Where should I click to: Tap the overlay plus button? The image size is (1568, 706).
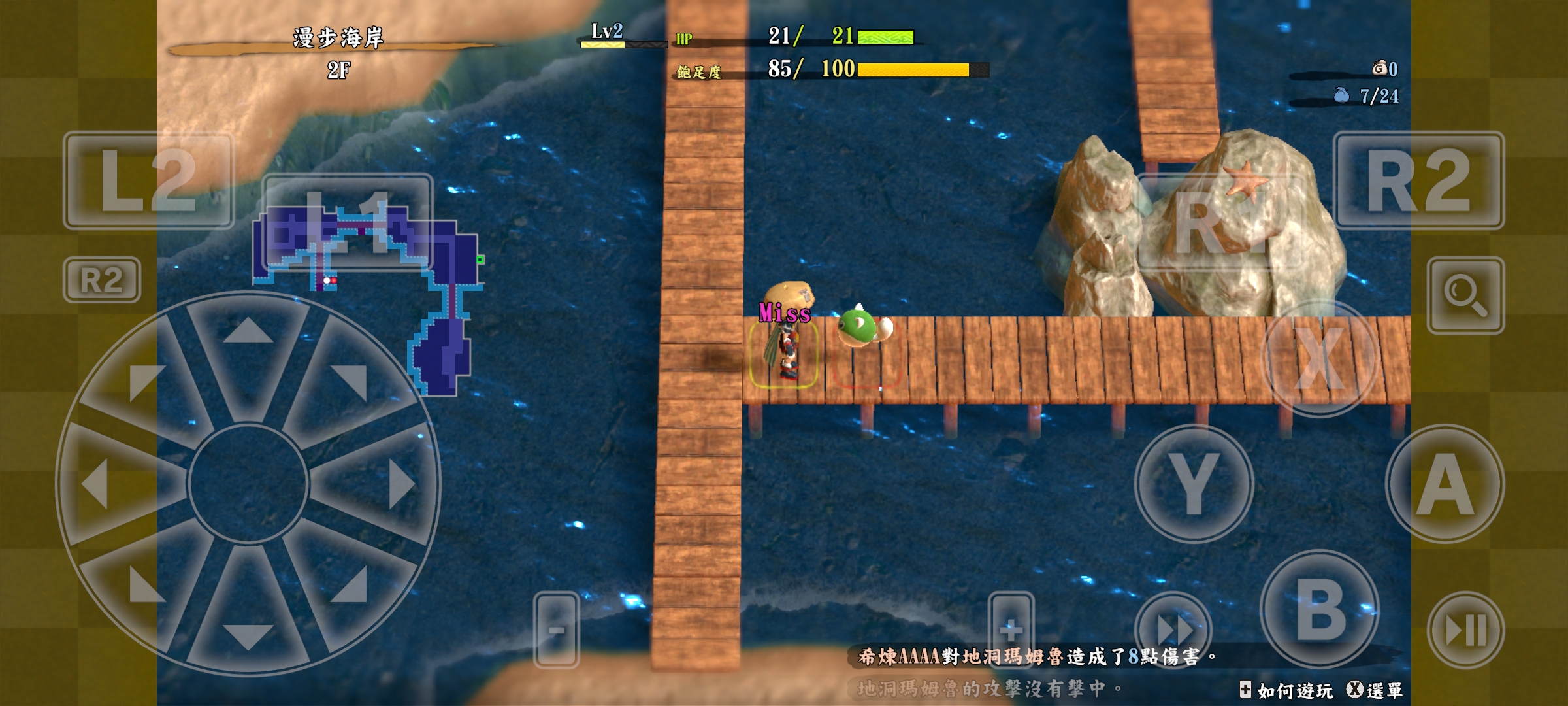1011,630
